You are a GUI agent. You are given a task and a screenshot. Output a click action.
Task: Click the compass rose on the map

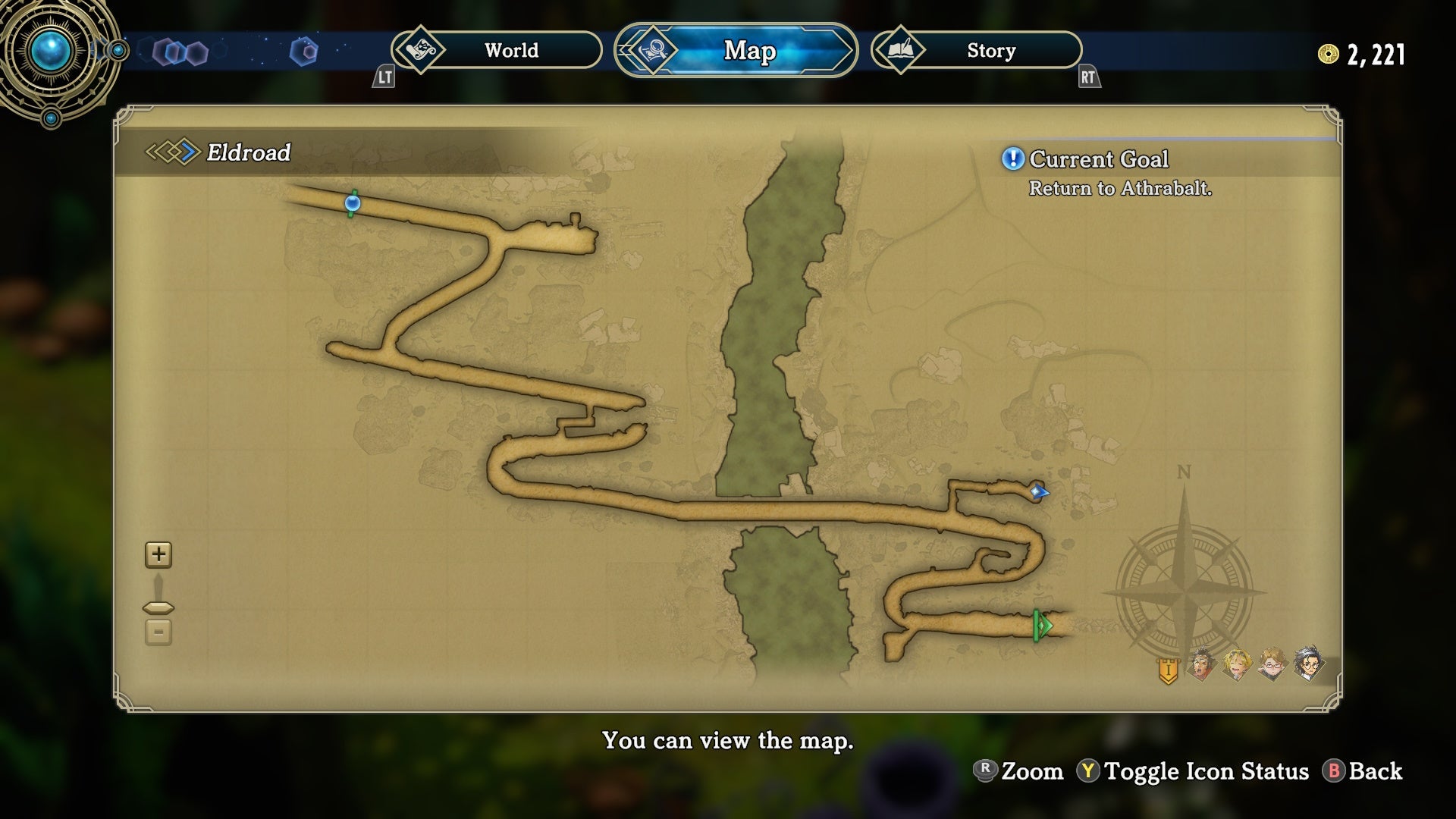1184,590
